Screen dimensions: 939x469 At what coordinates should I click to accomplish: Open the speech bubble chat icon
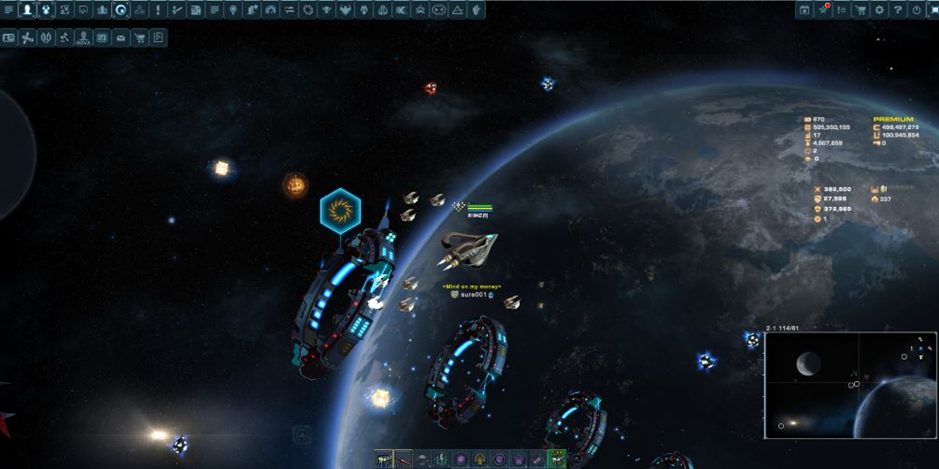(x=83, y=10)
